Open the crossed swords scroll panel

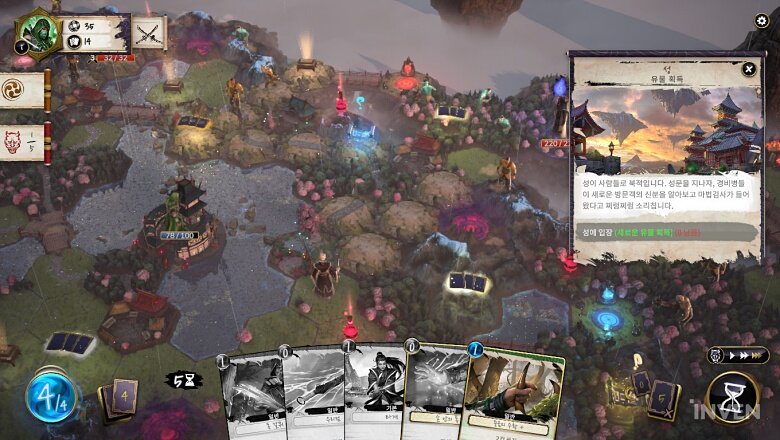coord(150,32)
